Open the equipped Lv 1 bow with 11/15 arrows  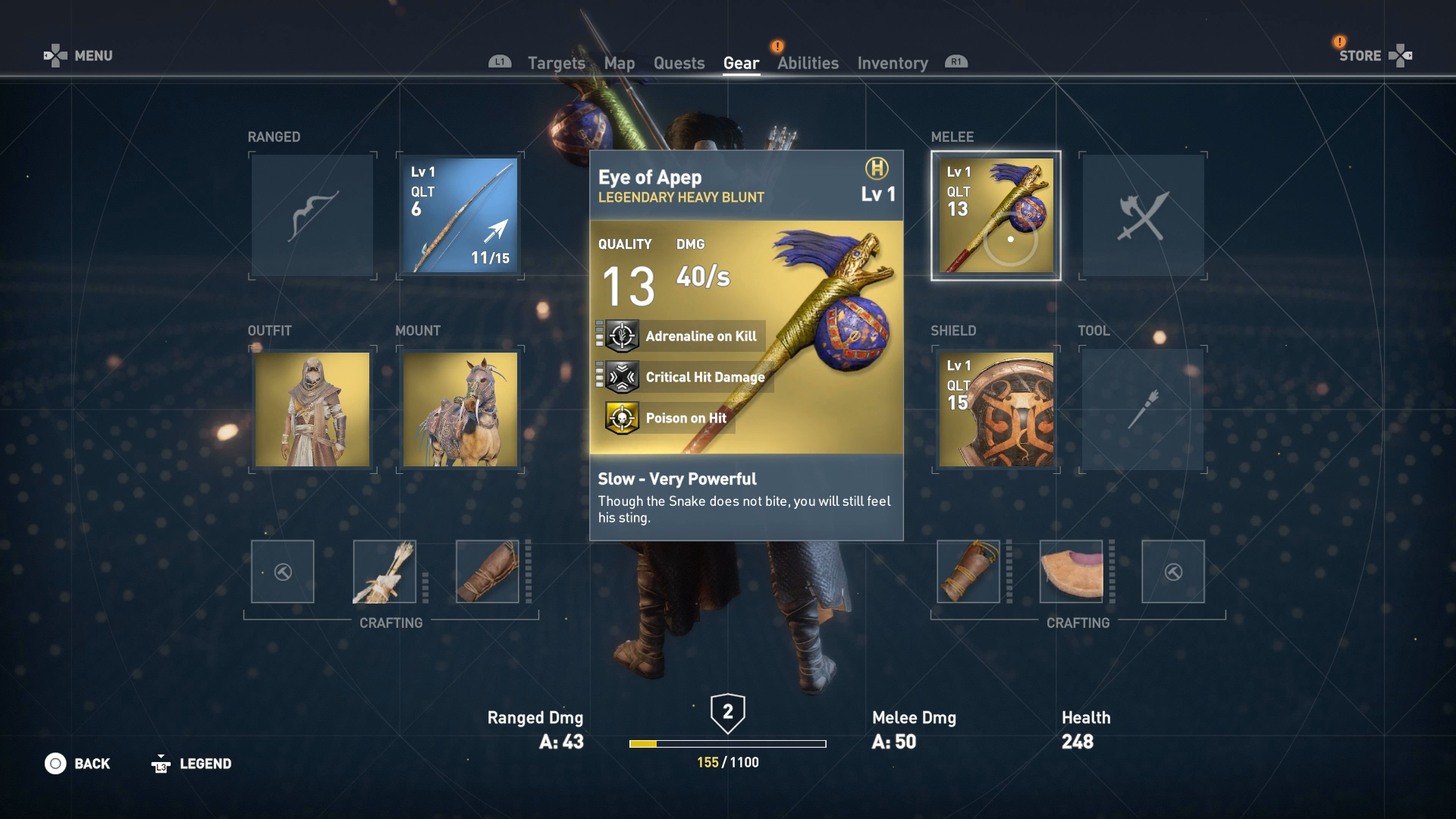[x=458, y=215]
